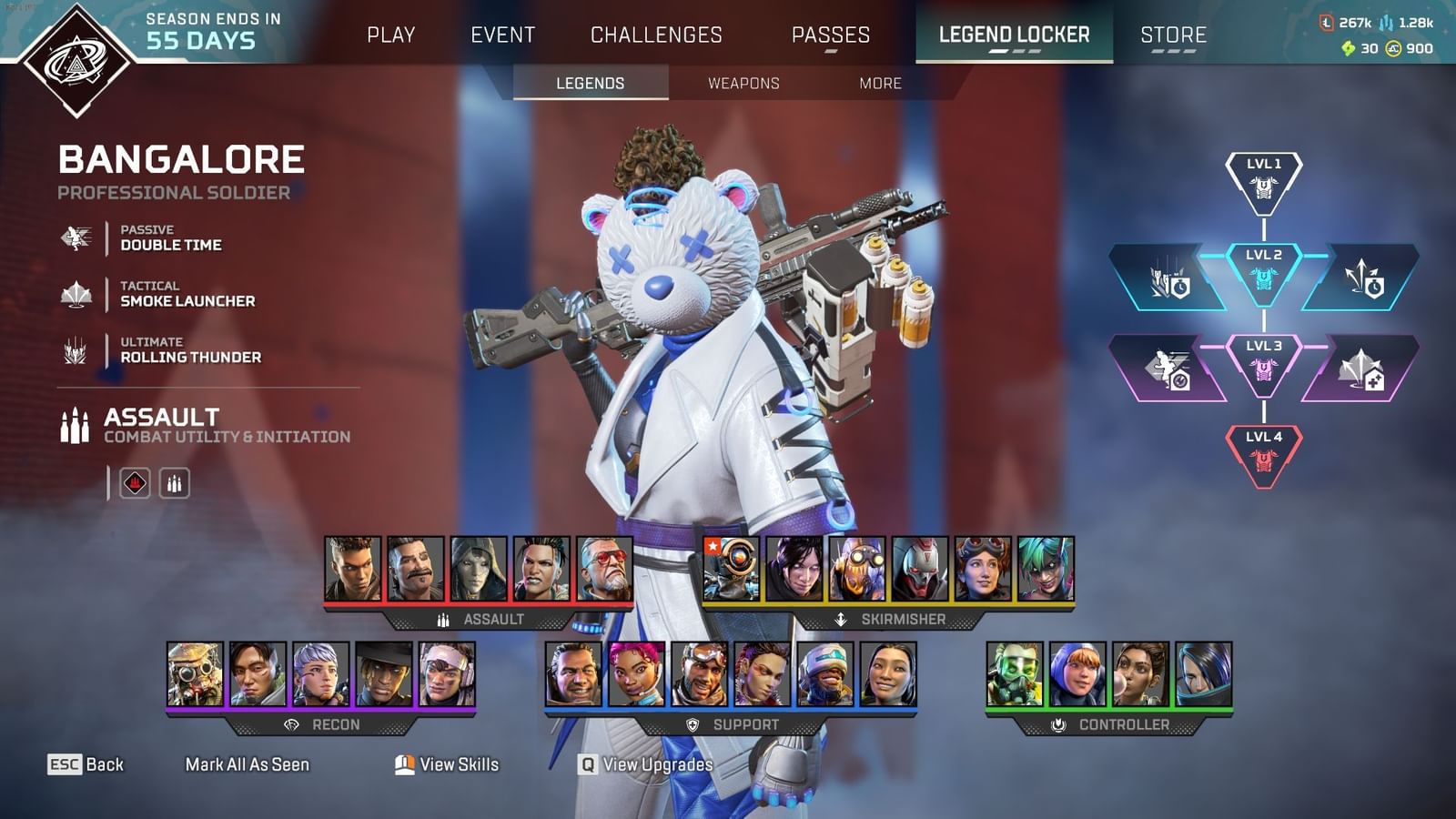The image size is (1456, 819).
Task: Click the Double Time passive ability icon
Action: (77, 238)
